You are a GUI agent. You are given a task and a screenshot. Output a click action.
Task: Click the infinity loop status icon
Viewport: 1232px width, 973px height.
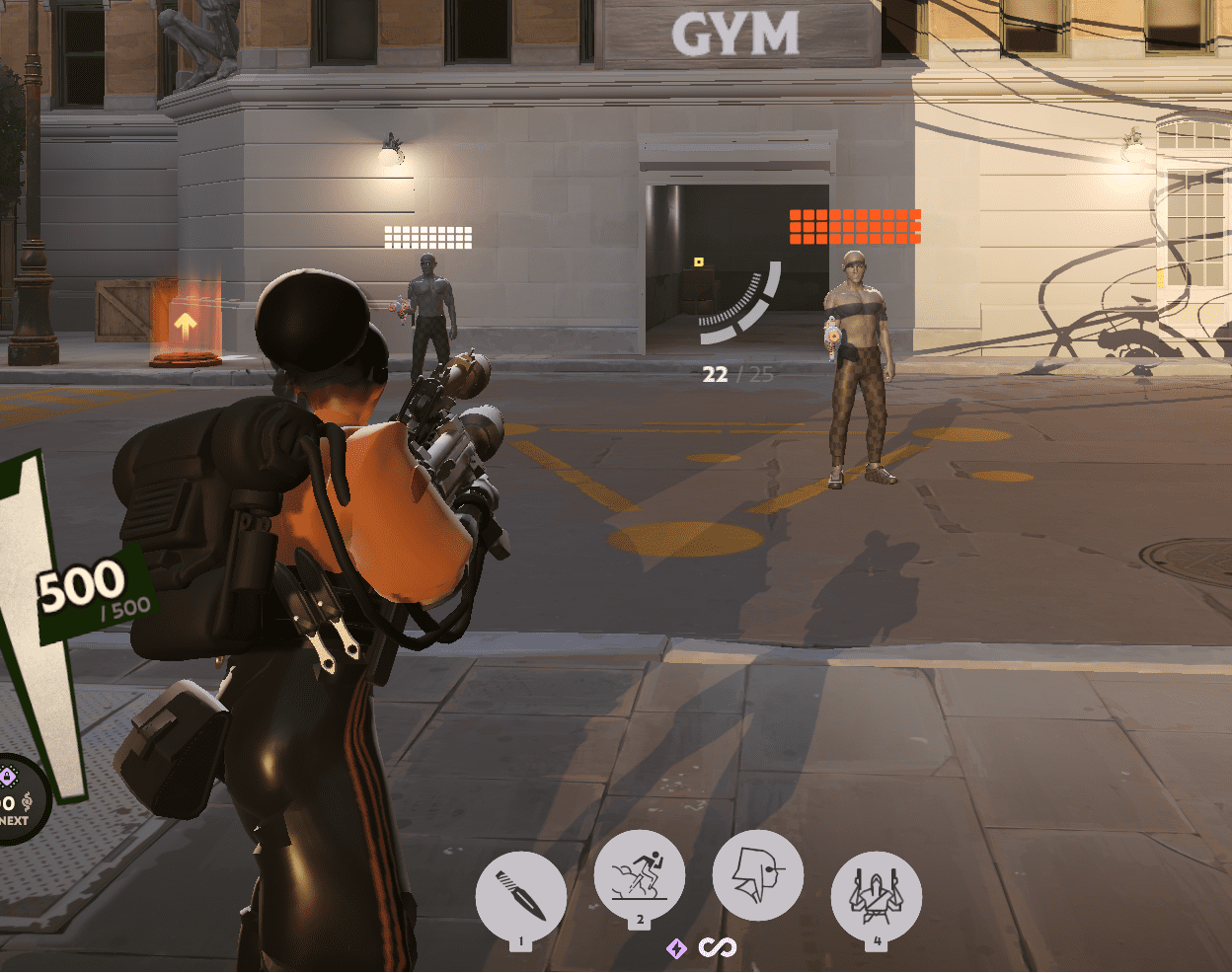pyautogui.click(x=718, y=948)
